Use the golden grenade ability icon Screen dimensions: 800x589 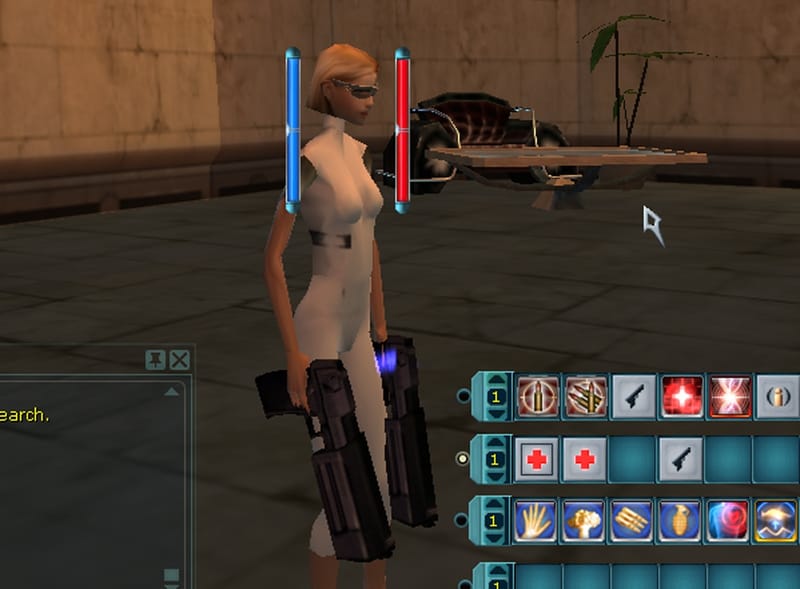point(682,521)
